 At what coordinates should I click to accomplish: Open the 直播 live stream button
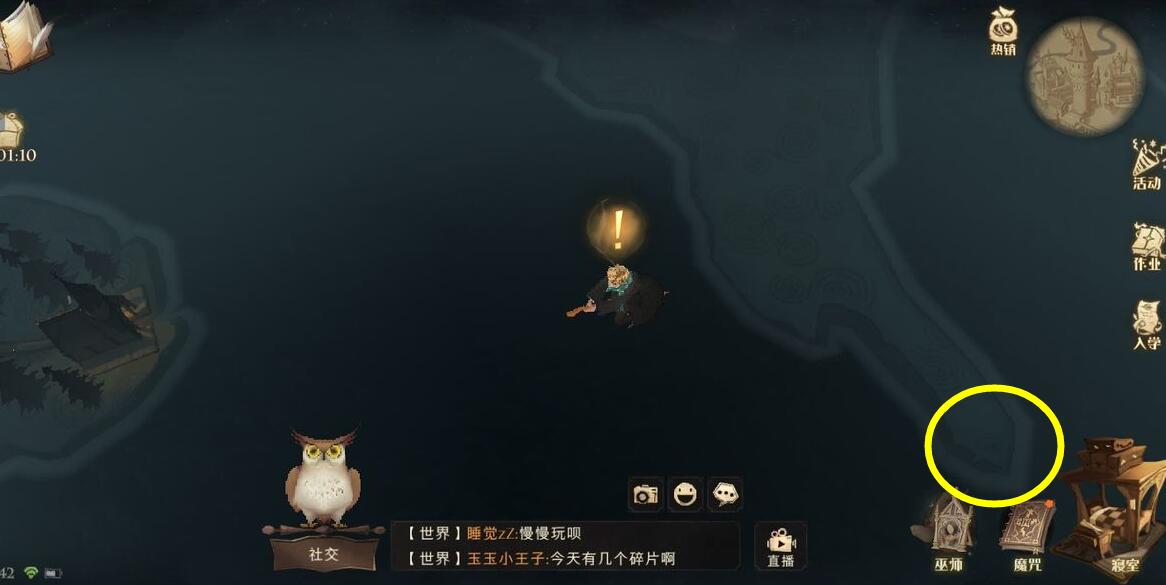[780, 545]
